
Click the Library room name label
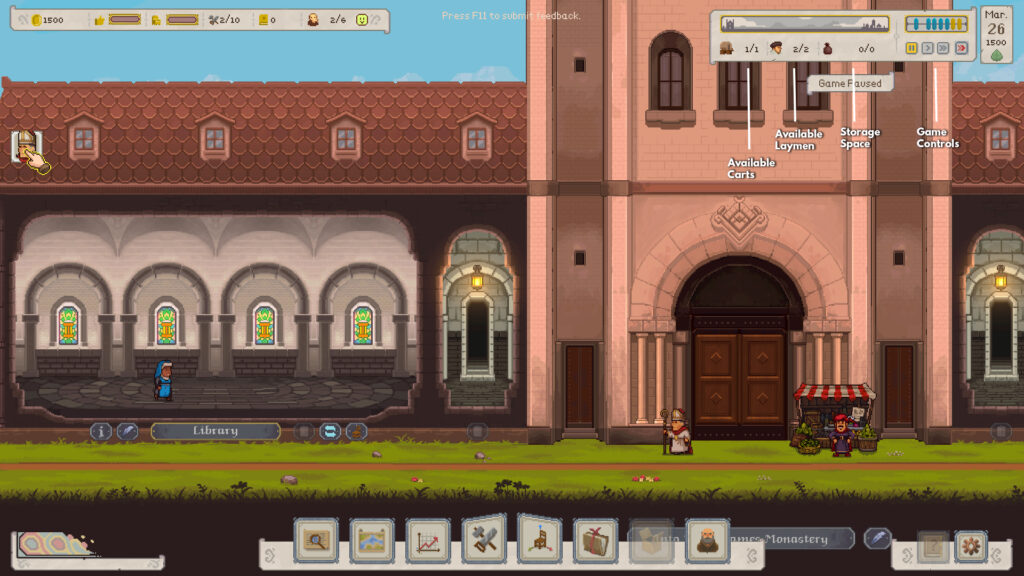[215, 431]
